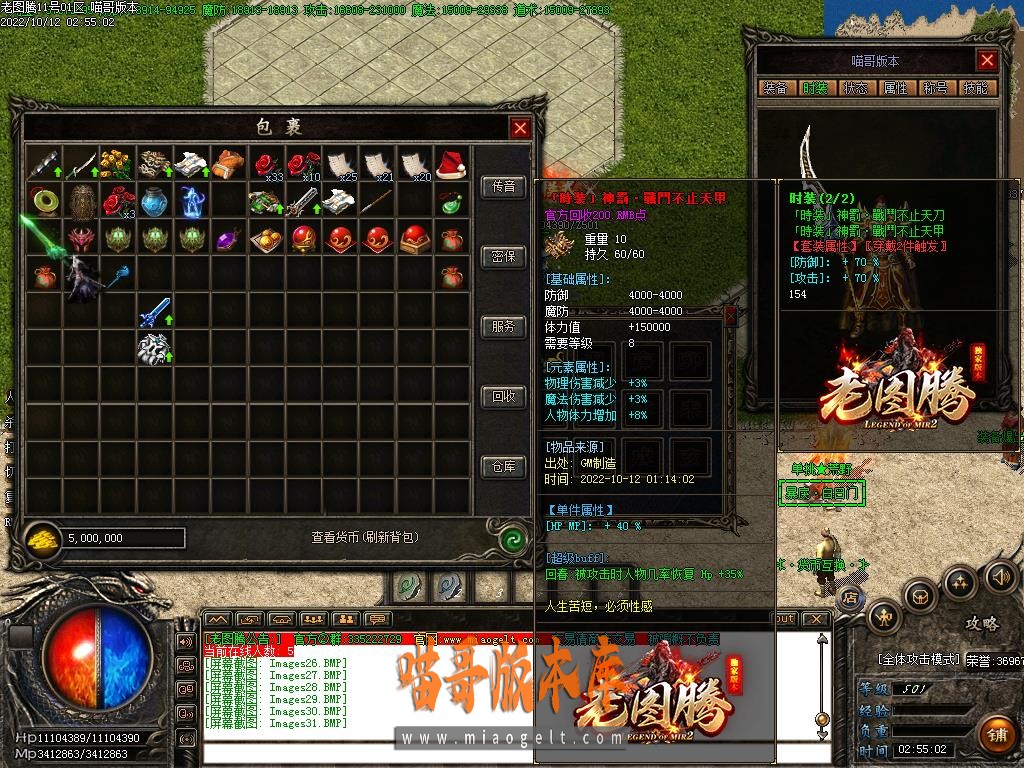
Task: Close the character panel
Action: point(987,61)
